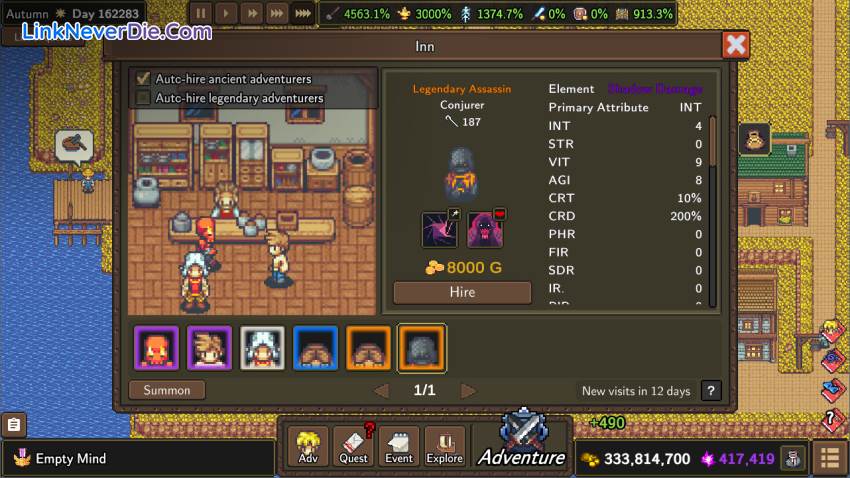Open the Quest menu
This screenshot has width=850, height=478.
tap(353, 446)
